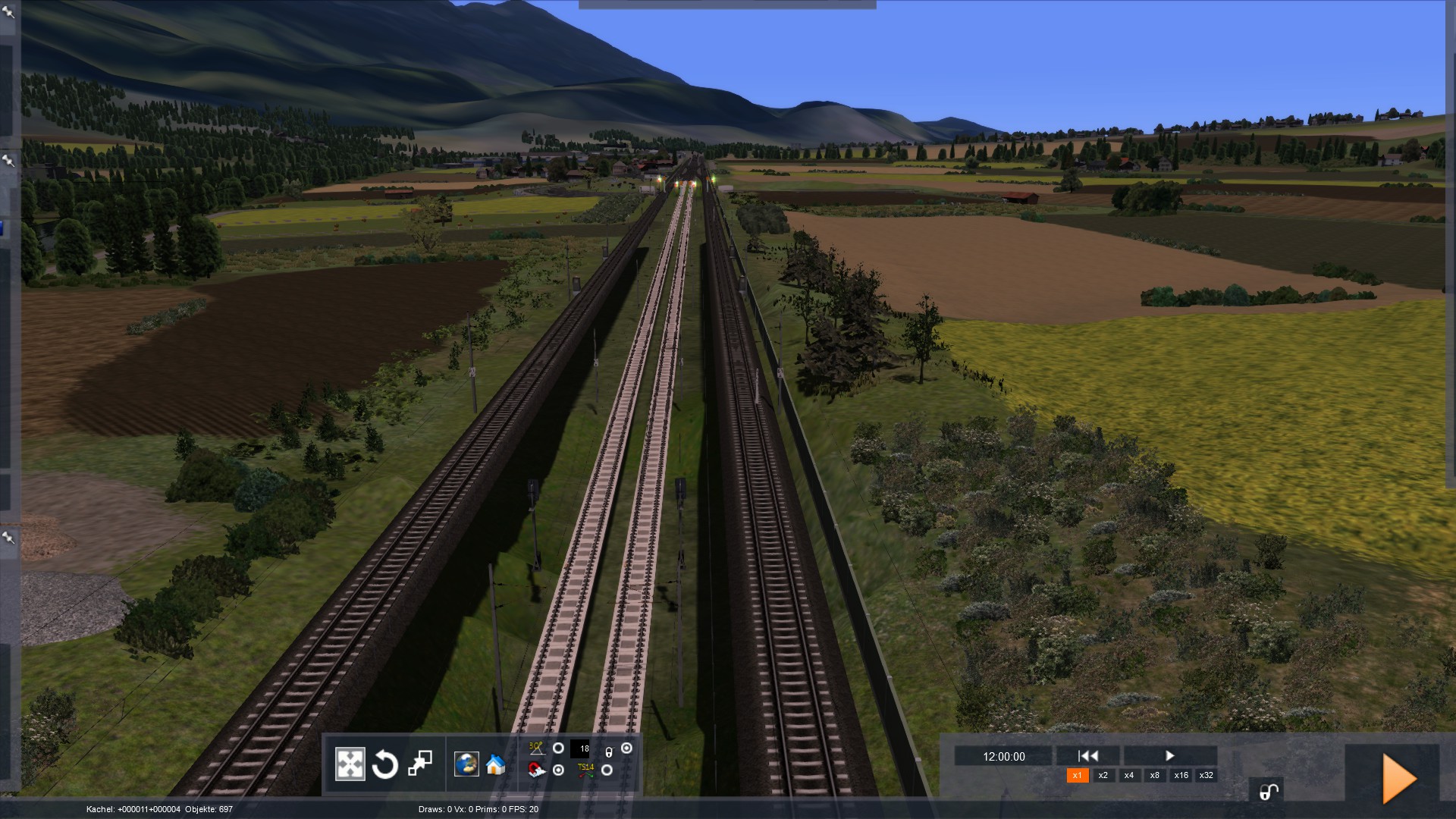1456x819 pixels.
Task: Set time speed to x32
Action: [1206, 775]
